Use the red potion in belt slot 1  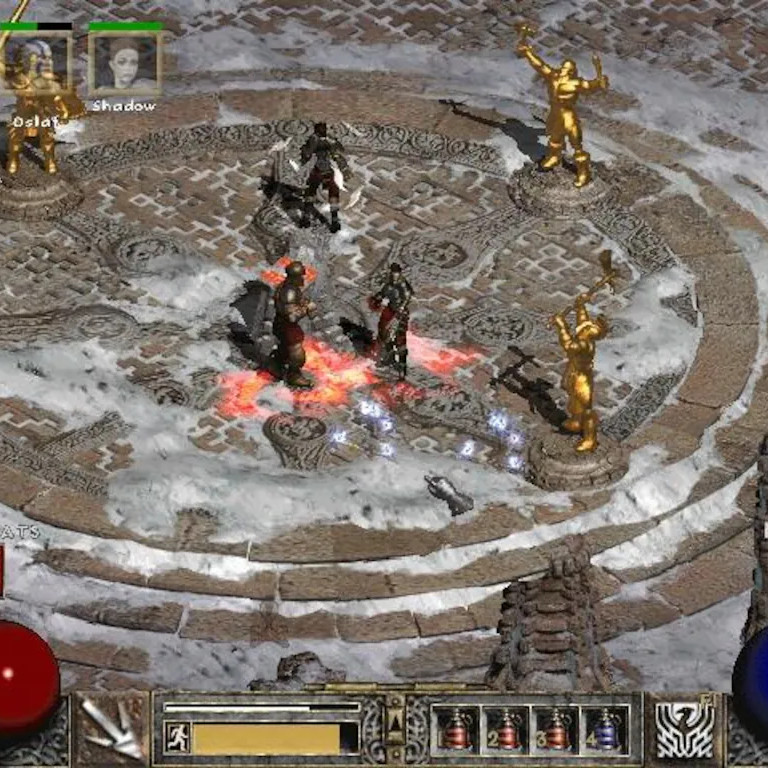coord(456,731)
